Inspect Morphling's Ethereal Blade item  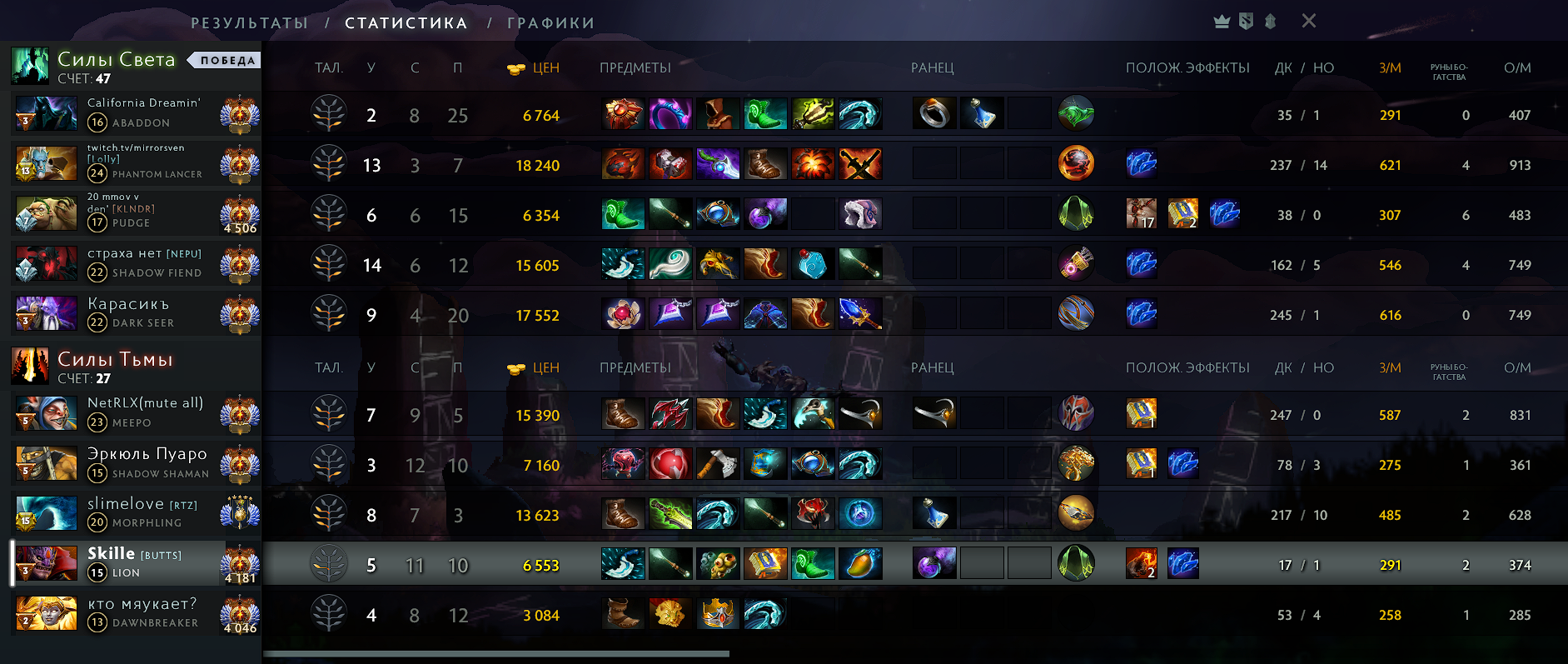coord(670,514)
